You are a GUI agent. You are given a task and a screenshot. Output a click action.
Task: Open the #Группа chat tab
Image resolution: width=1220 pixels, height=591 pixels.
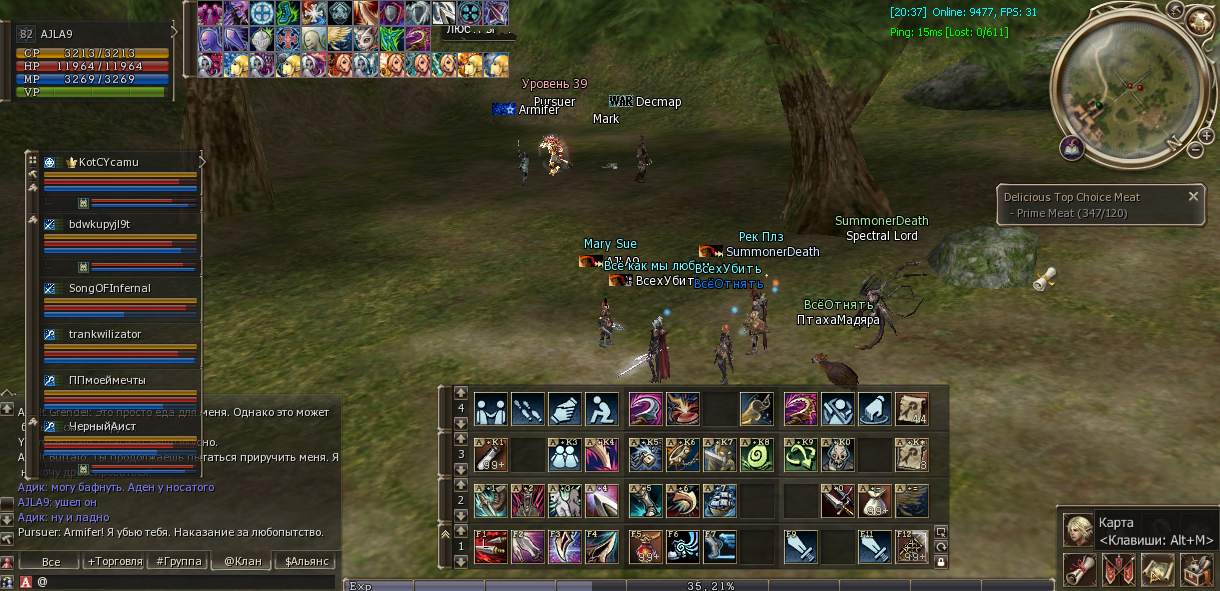pyautogui.click(x=179, y=562)
